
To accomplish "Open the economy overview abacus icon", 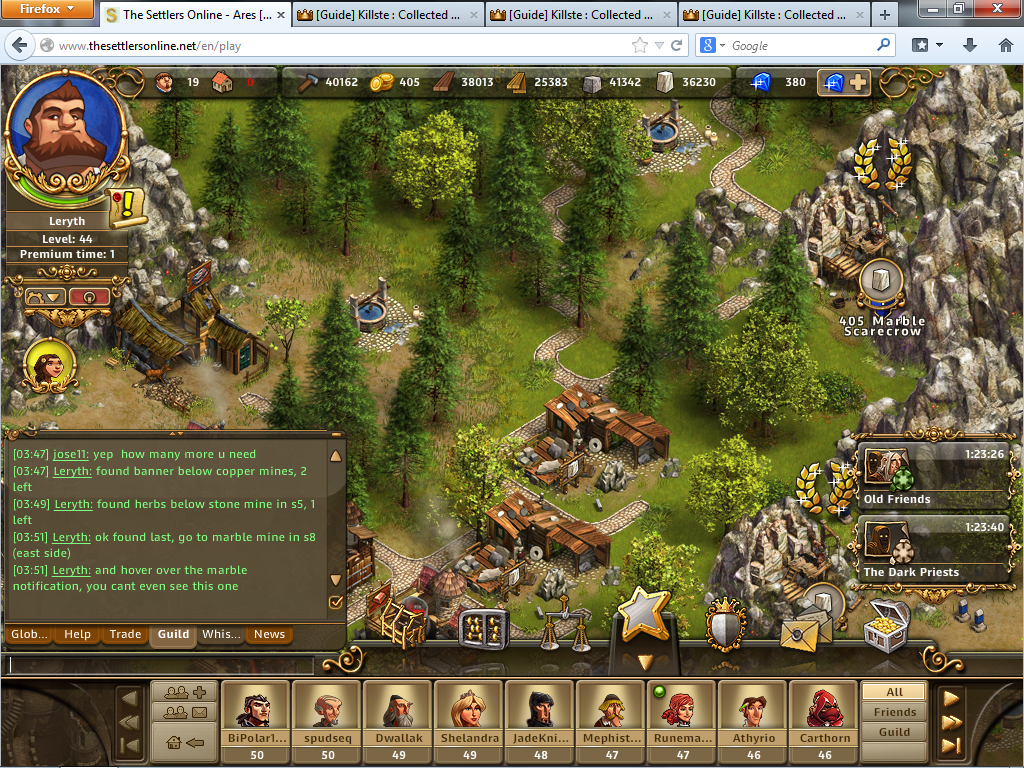I will pyautogui.click(x=484, y=627).
